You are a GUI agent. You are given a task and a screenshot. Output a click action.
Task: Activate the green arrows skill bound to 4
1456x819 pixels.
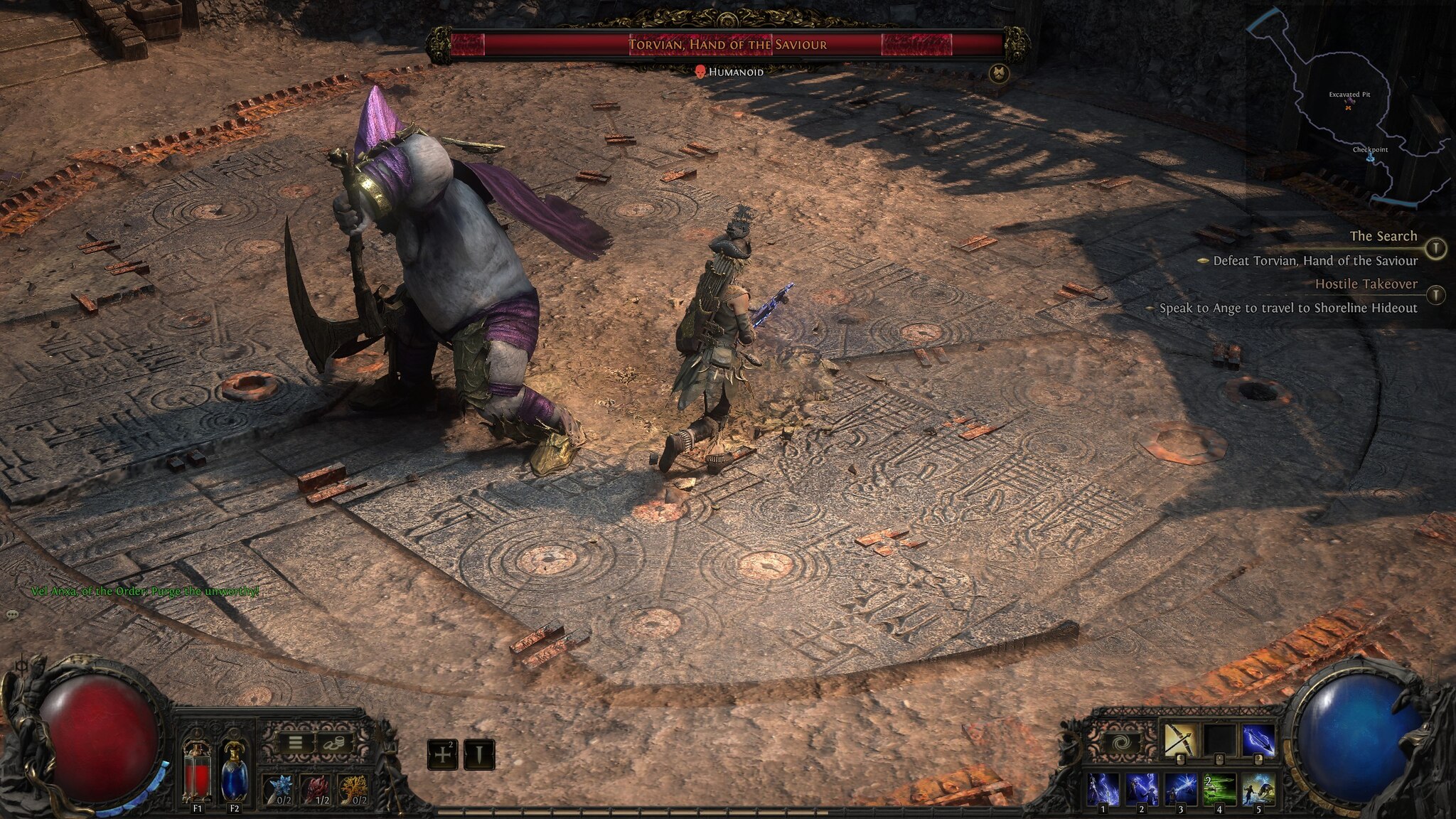(1219, 789)
